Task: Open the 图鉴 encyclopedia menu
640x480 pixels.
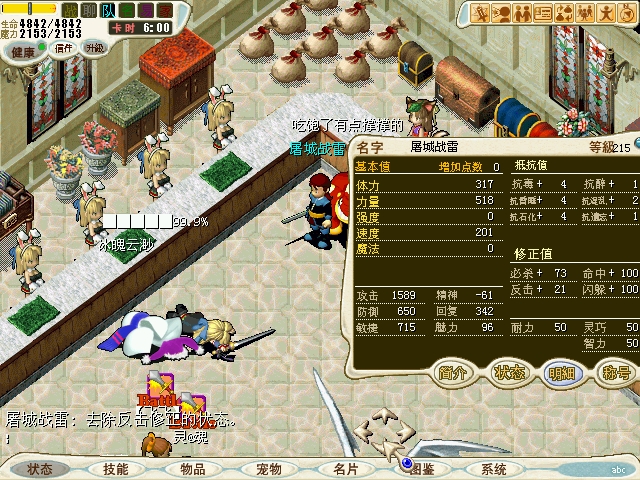Action: pyautogui.click(x=421, y=469)
